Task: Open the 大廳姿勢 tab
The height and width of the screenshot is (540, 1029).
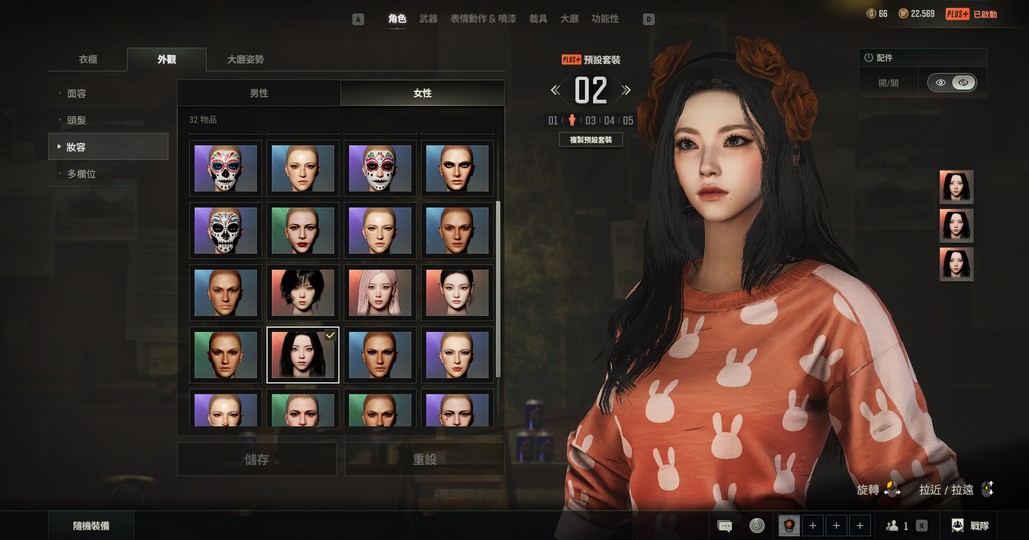Action: point(245,60)
